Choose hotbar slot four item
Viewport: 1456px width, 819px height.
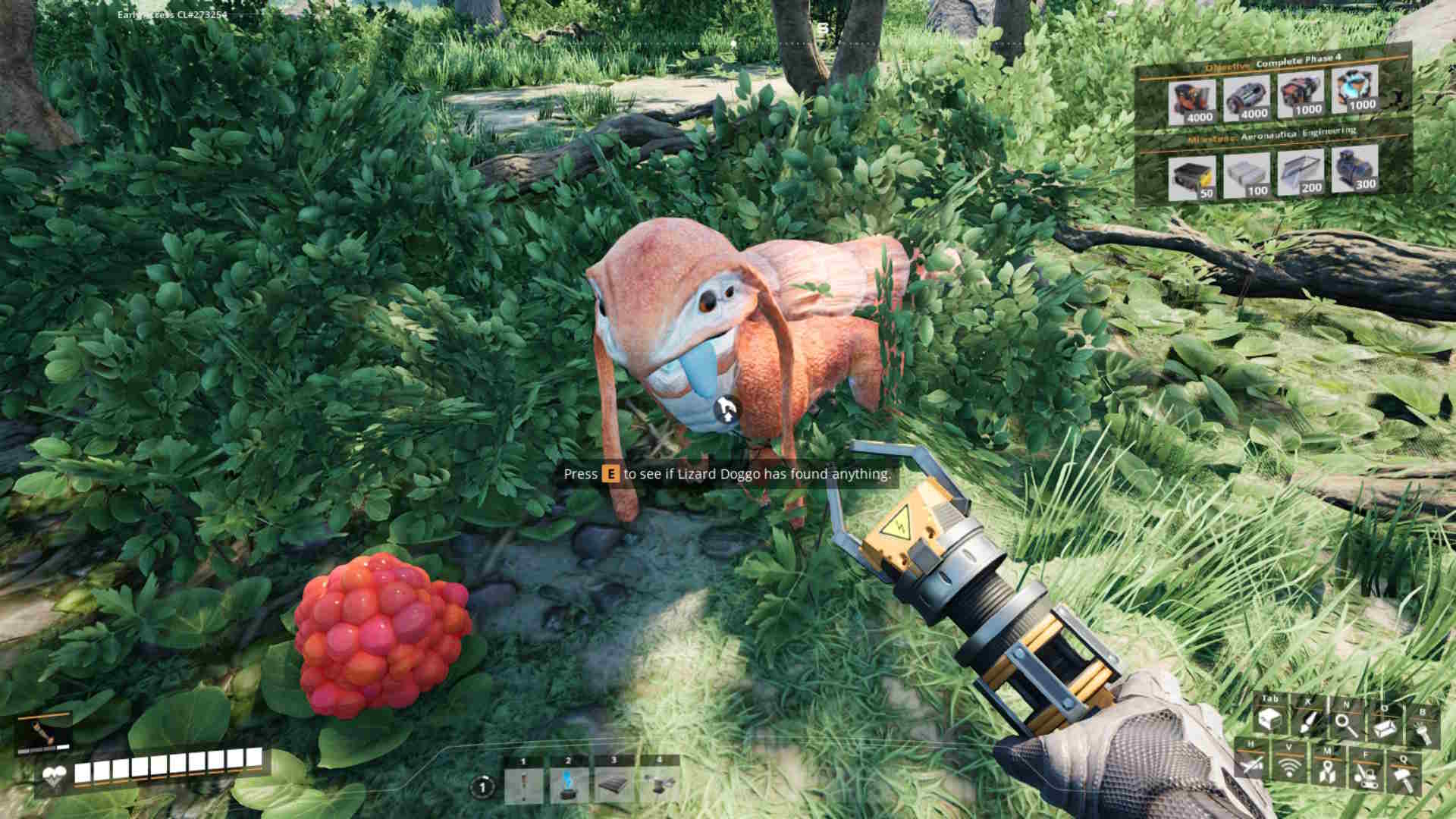pyautogui.click(x=659, y=784)
